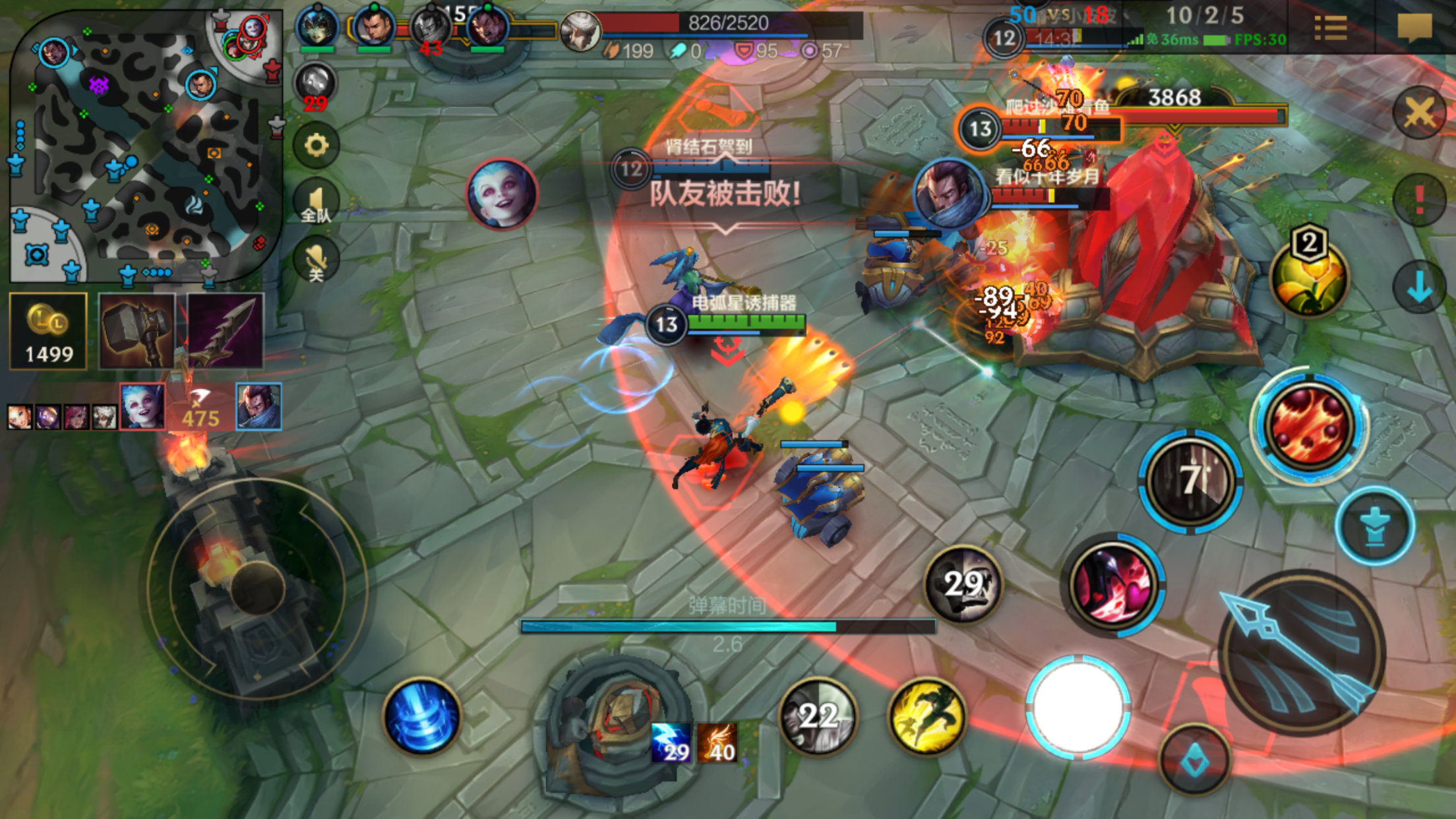This screenshot has height=819, width=1456.
Task: Open the chat speech bubble
Action: (x=1414, y=28)
